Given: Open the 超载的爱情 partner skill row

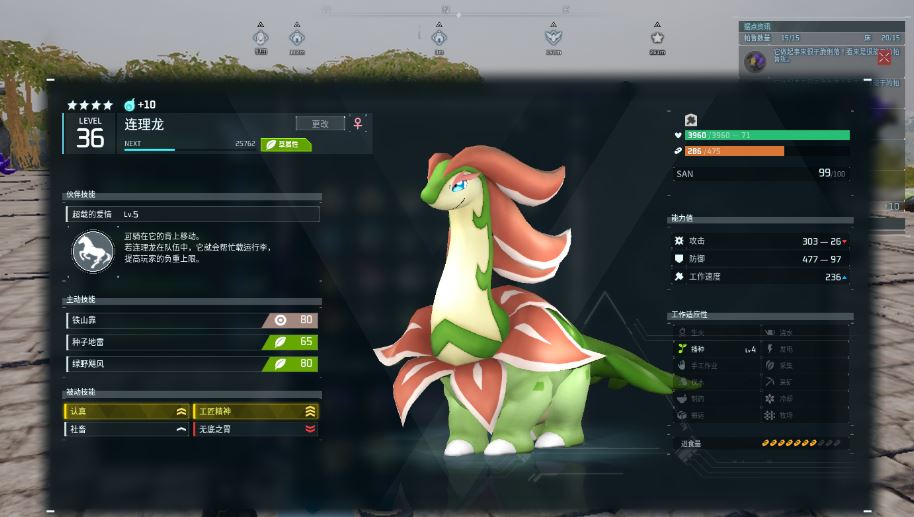Looking at the screenshot, I should tap(192, 214).
